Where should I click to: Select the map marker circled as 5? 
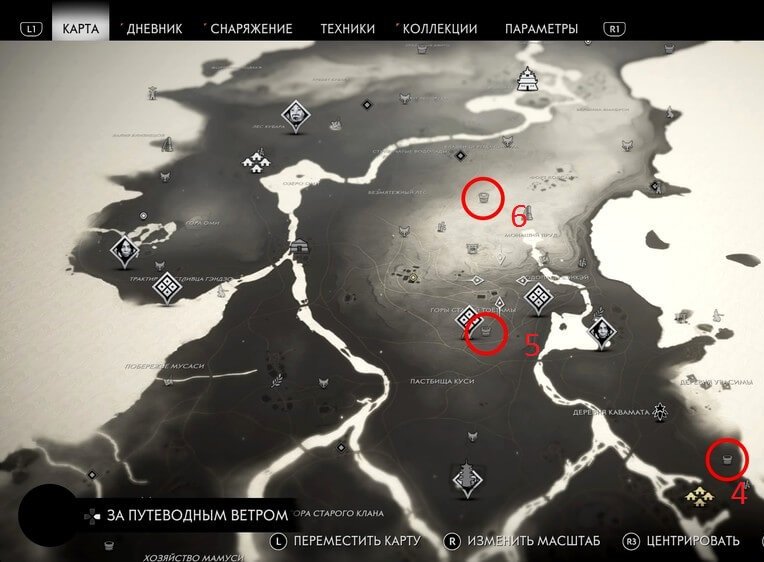click(x=487, y=331)
